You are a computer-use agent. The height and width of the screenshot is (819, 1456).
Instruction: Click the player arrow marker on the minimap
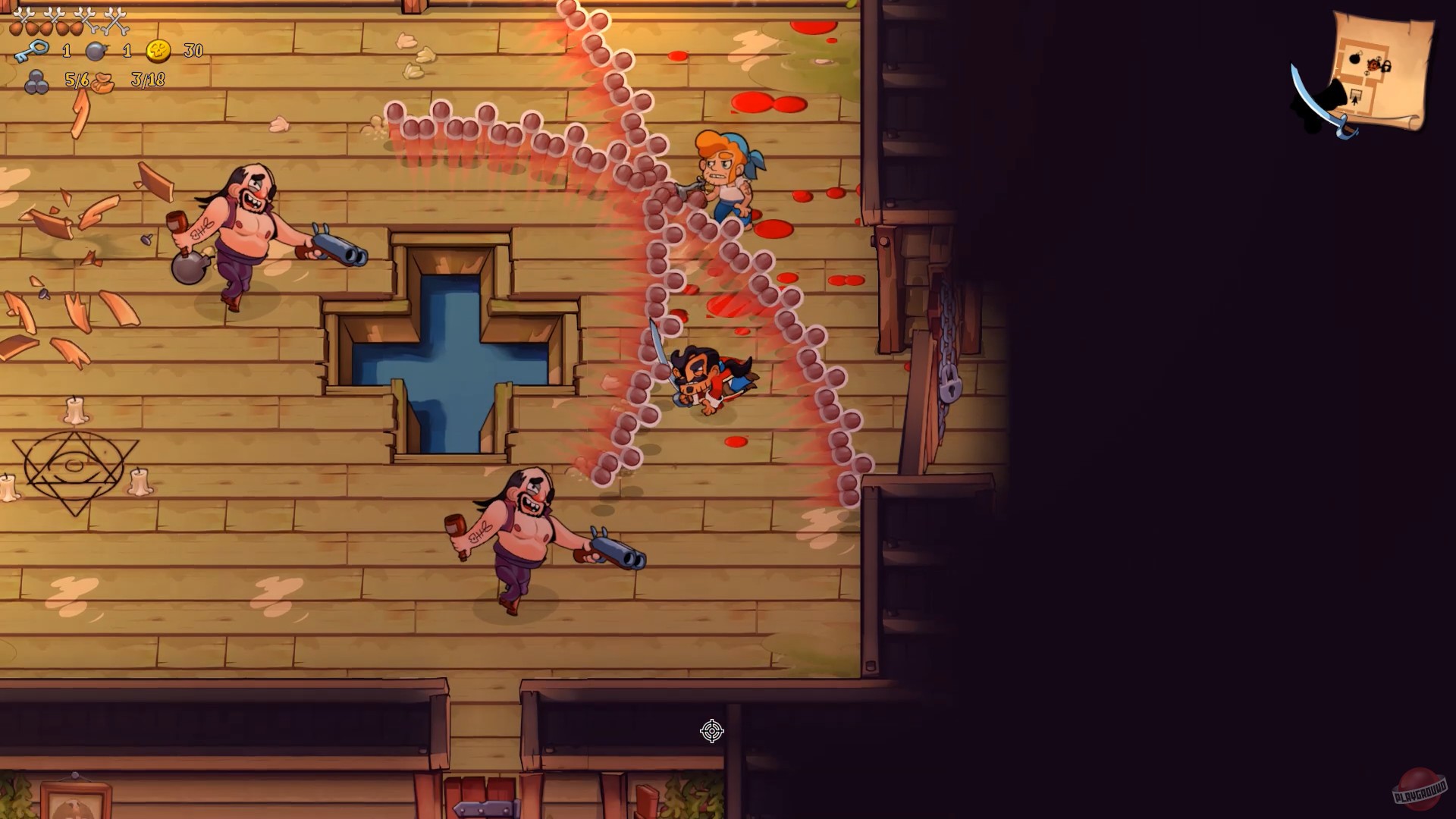(1355, 102)
